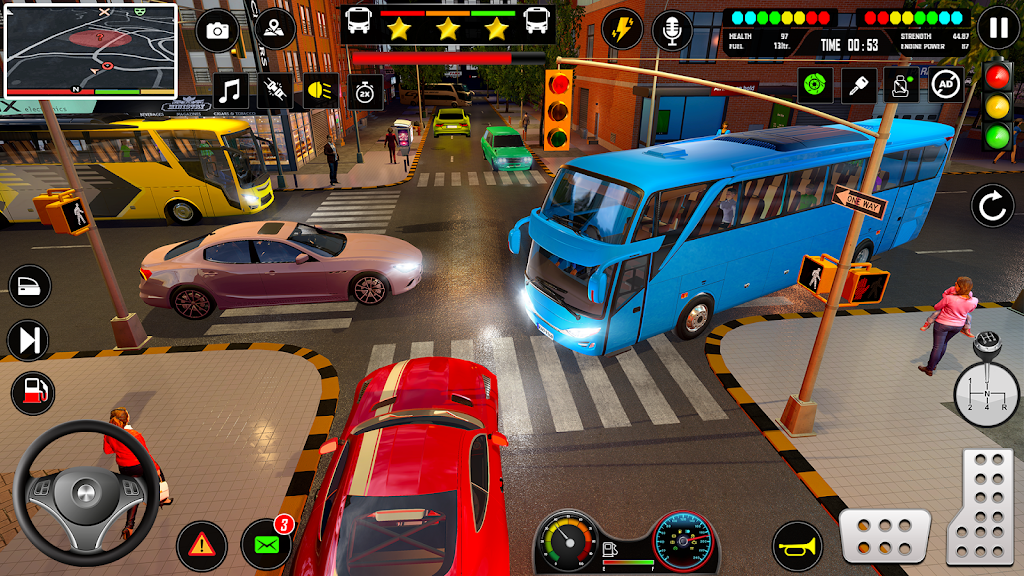This screenshot has height=576, width=1024.
Task: Toggle the headlights icon
Action: click(x=321, y=91)
